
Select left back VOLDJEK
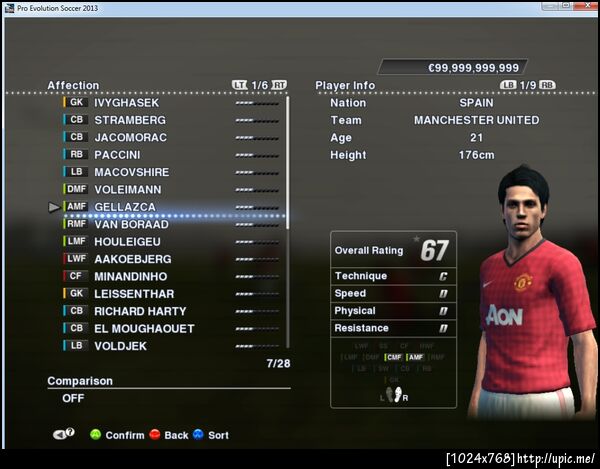[x=120, y=346]
